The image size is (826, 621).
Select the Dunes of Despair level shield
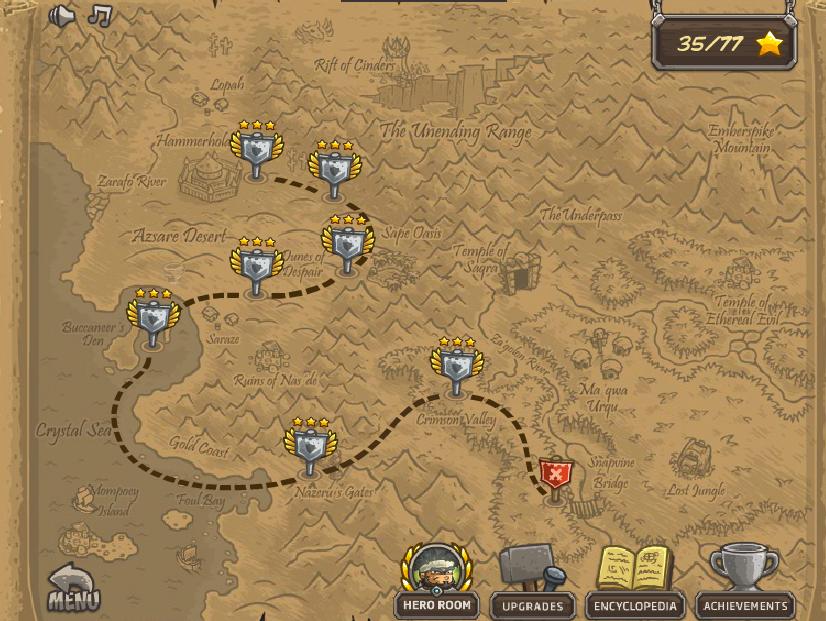tap(256, 267)
